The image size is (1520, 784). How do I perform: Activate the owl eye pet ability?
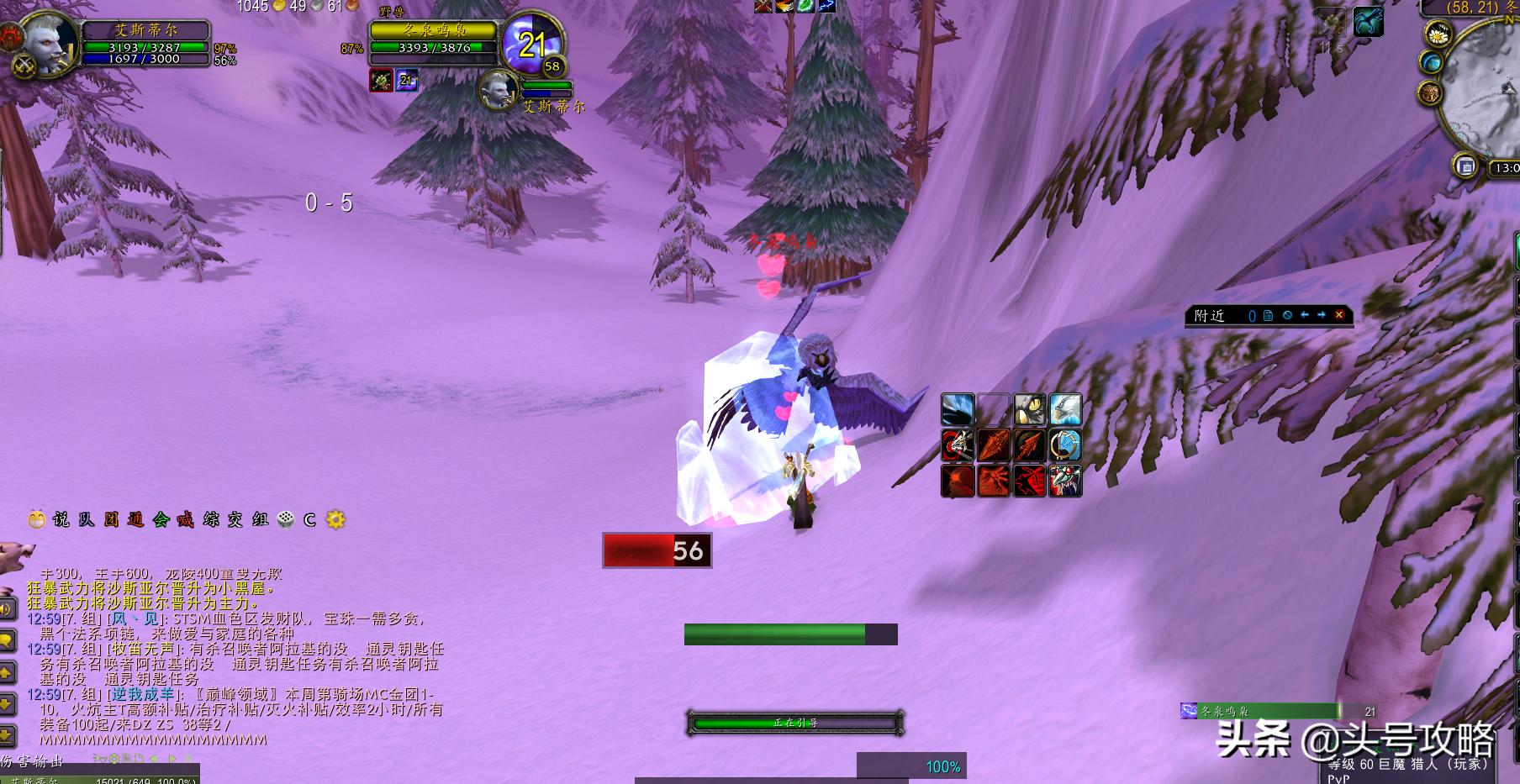1029,410
